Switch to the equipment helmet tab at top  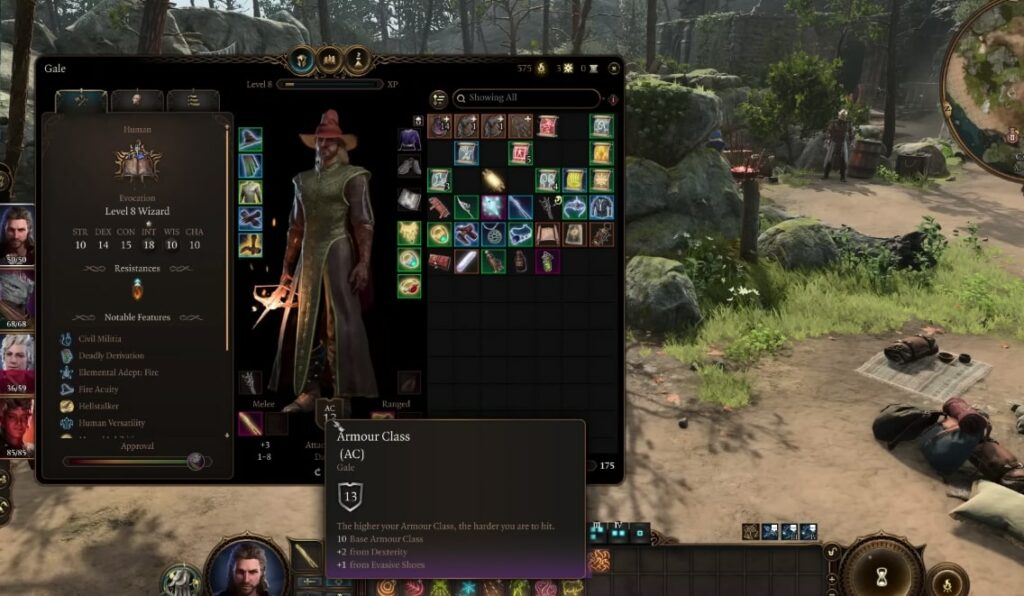(x=300, y=59)
